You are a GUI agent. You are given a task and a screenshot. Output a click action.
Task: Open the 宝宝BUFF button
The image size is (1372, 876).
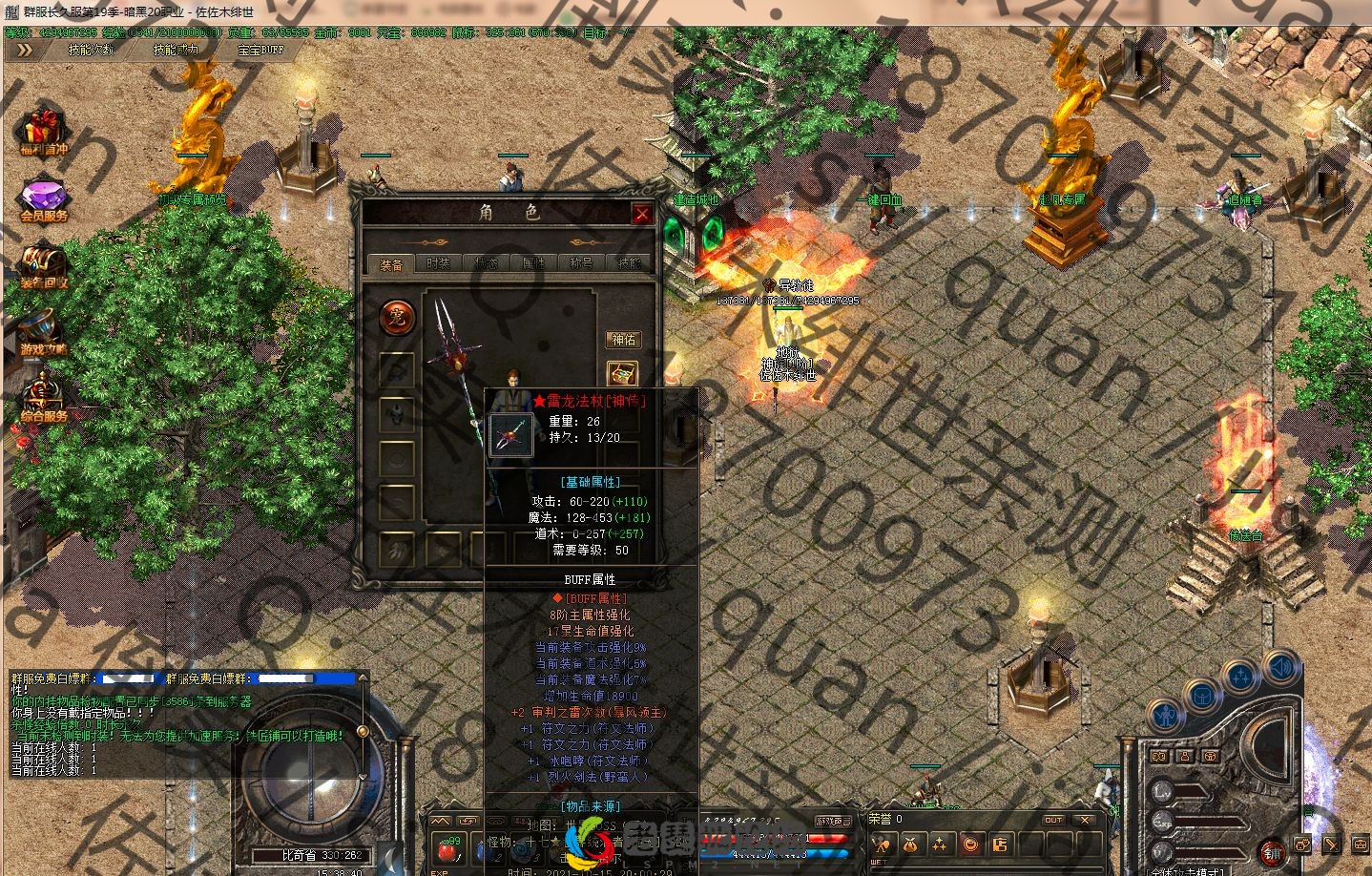(x=260, y=50)
